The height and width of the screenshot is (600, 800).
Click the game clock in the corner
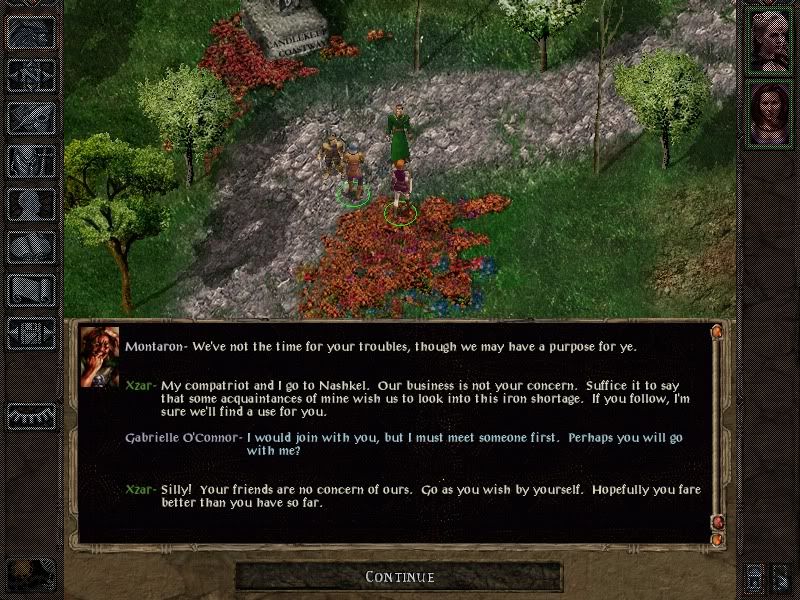[29, 575]
